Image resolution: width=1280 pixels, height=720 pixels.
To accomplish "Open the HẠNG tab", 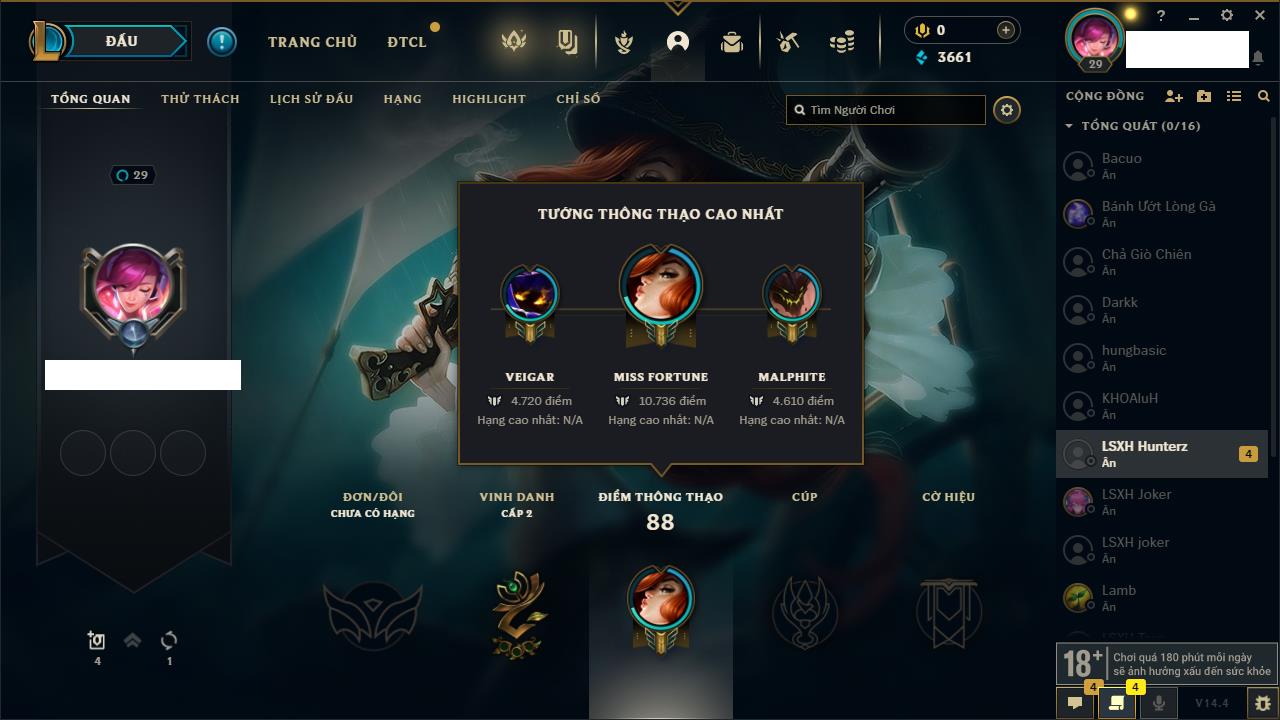I will (x=402, y=99).
